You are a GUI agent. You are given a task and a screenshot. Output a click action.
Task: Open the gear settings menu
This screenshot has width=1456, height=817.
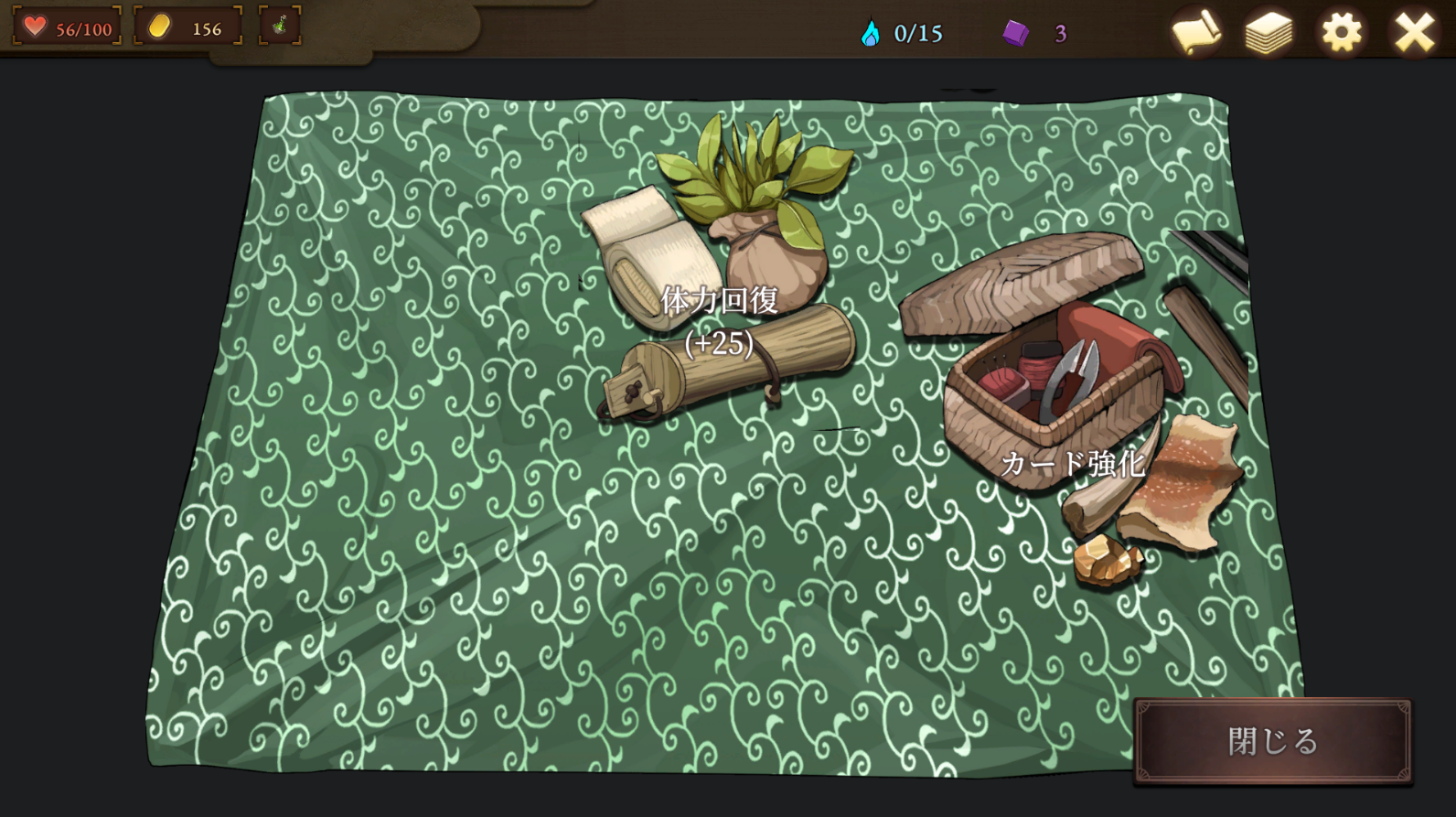pos(1341,34)
